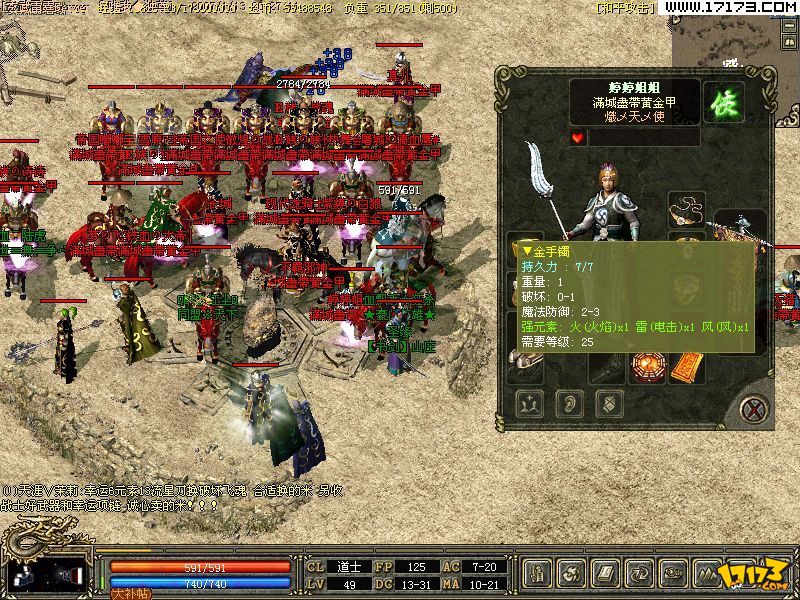Click the green 侠 guild emblem

(723, 101)
